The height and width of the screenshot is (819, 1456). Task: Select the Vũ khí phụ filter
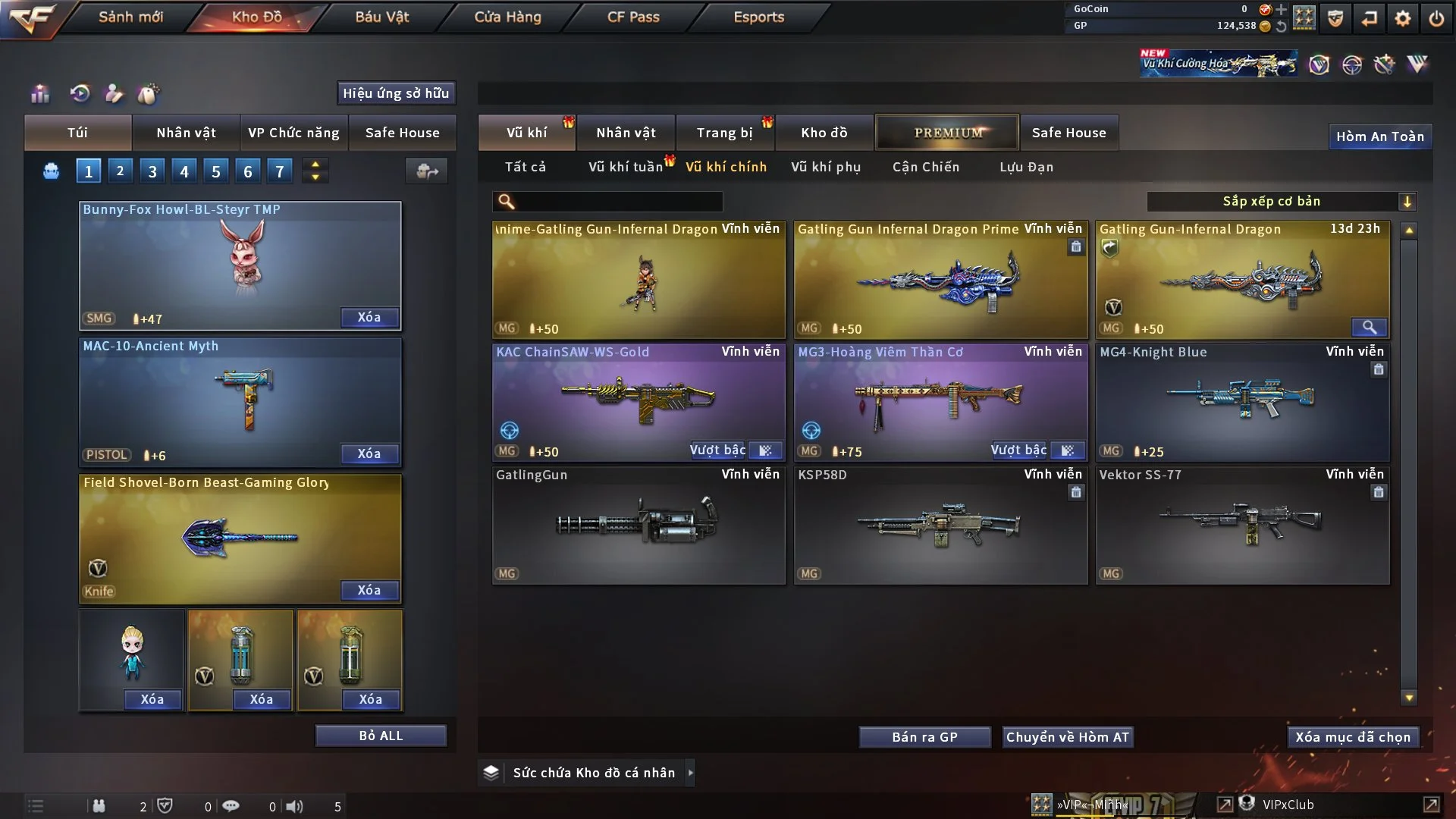825,167
